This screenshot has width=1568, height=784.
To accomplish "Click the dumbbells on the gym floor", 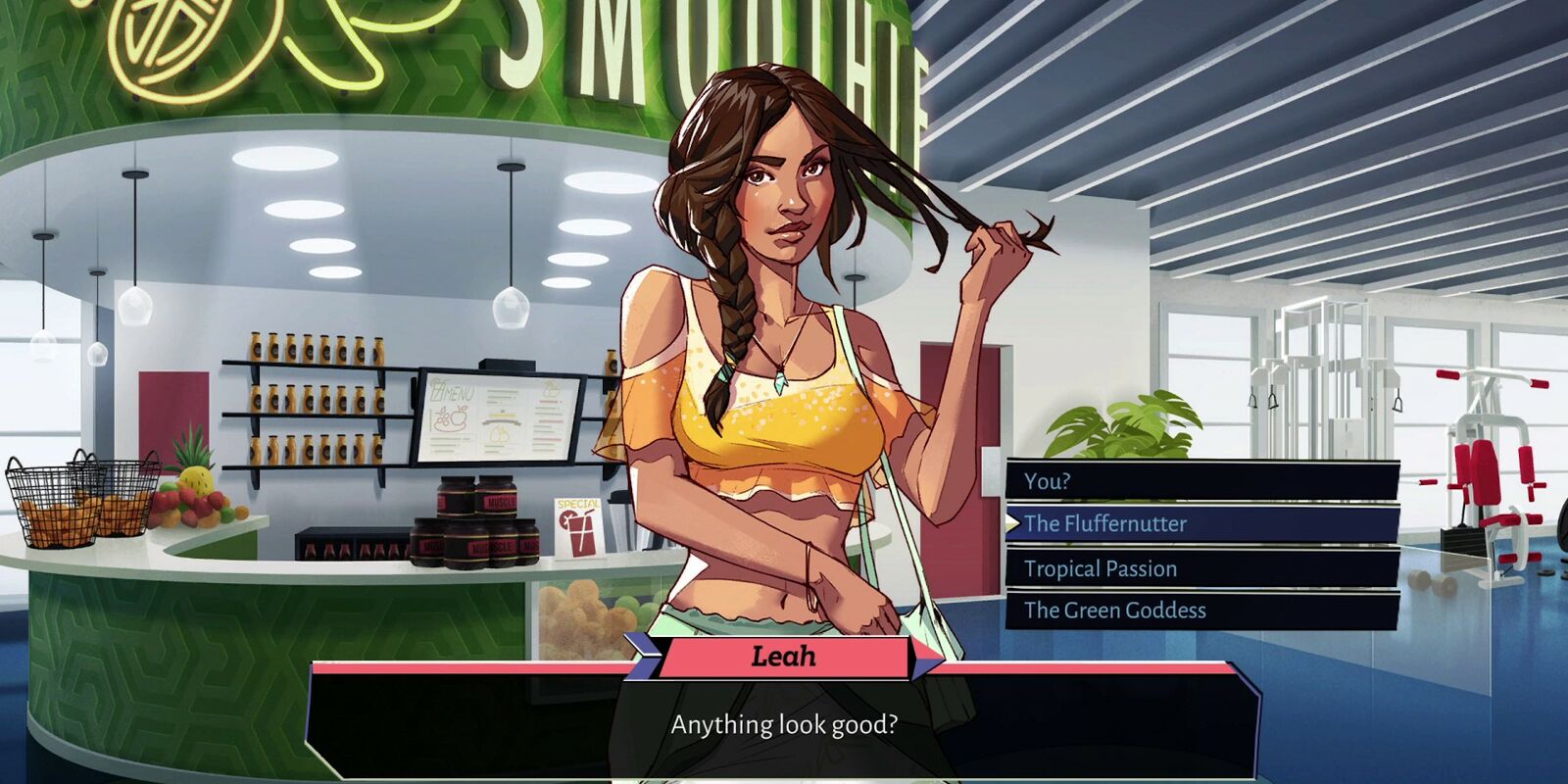I will (x=1431, y=583).
